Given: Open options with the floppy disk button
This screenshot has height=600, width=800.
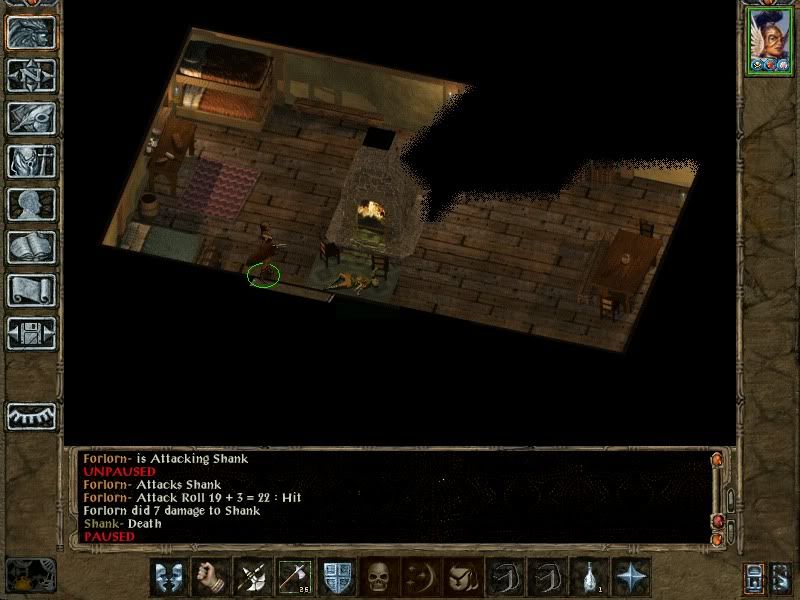Looking at the screenshot, I should [30, 333].
